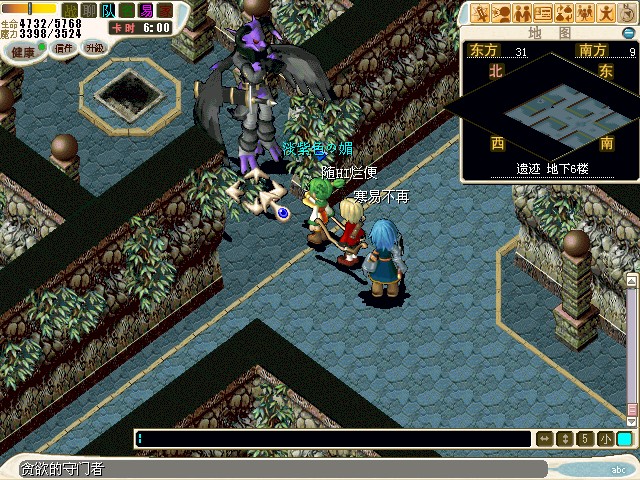The width and height of the screenshot is (640, 480).
Task: Toggle the 聊 chat mode button
Action: (89, 10)
